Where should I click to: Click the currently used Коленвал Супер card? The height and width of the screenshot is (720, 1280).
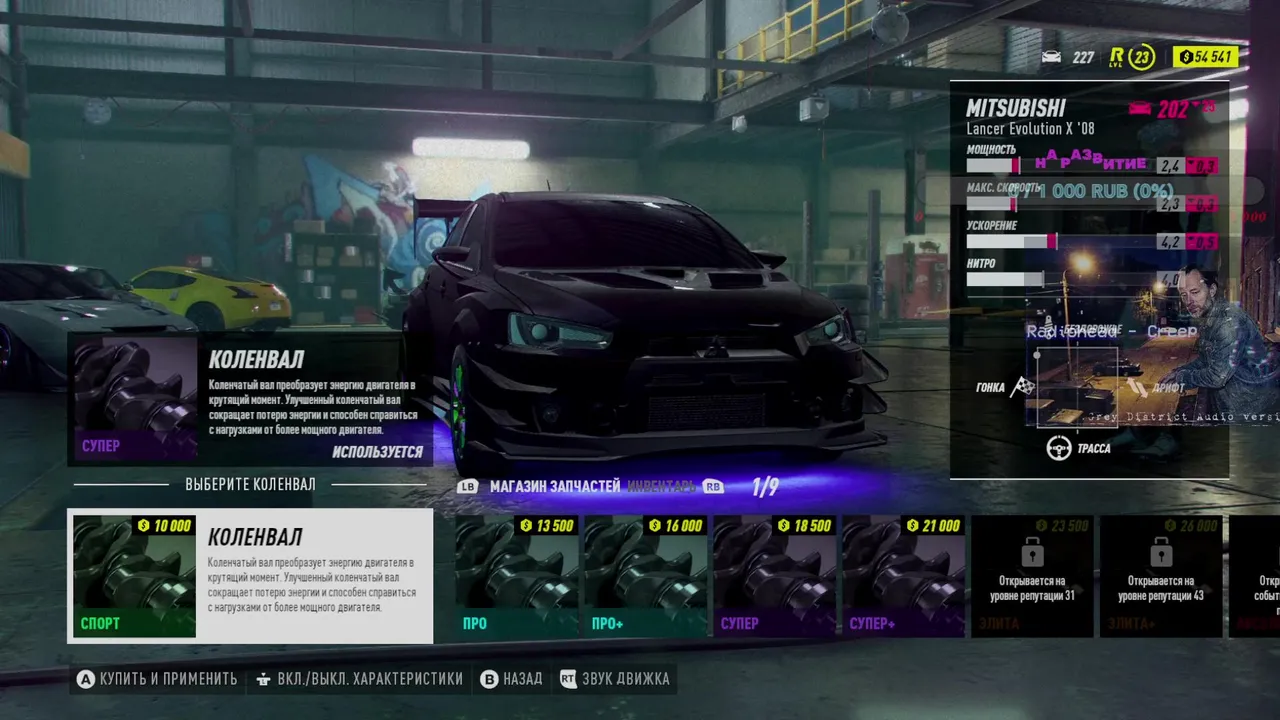[250, 400]
